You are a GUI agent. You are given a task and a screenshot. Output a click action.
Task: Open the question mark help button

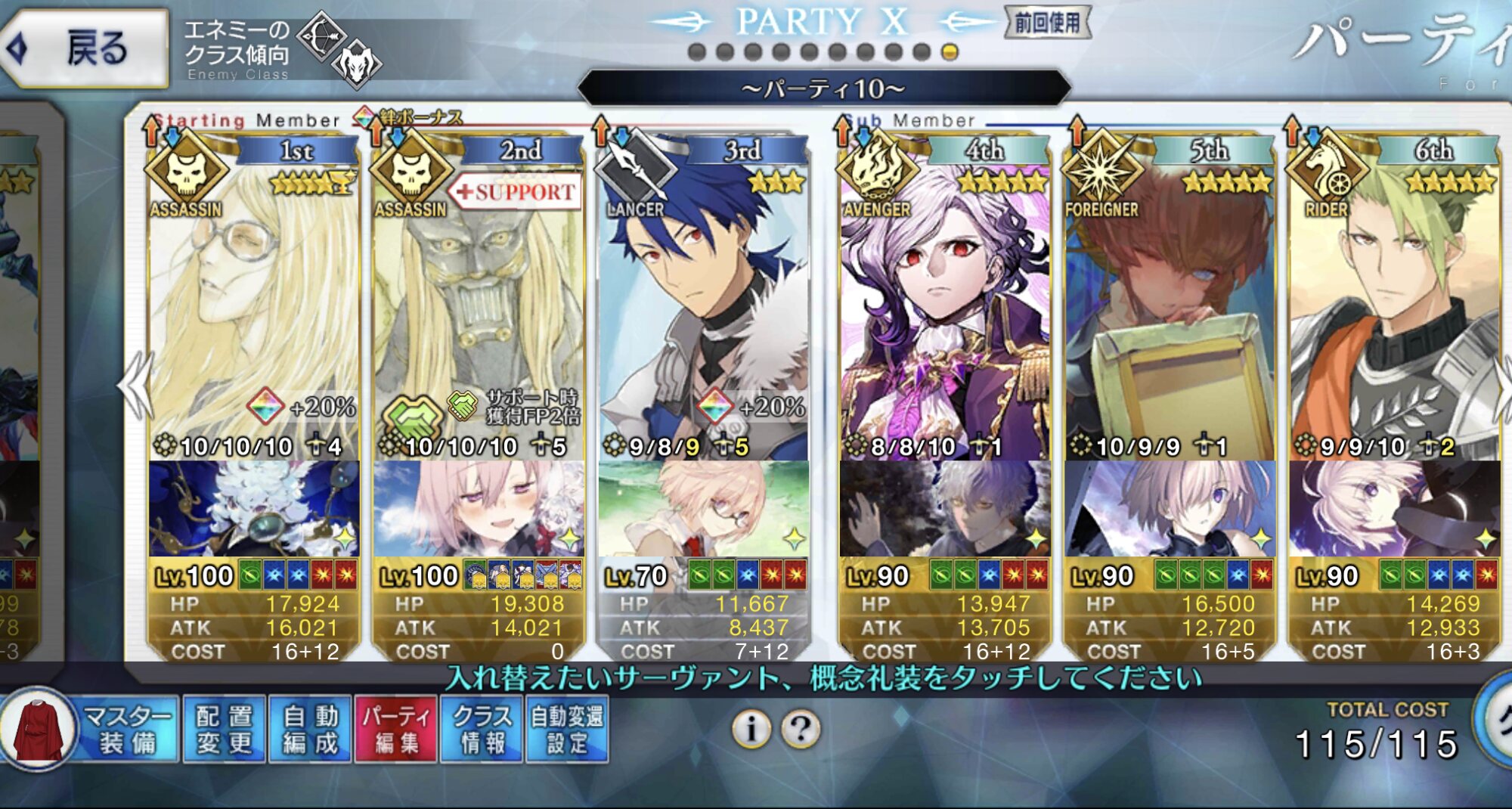[x=801, y=729]
